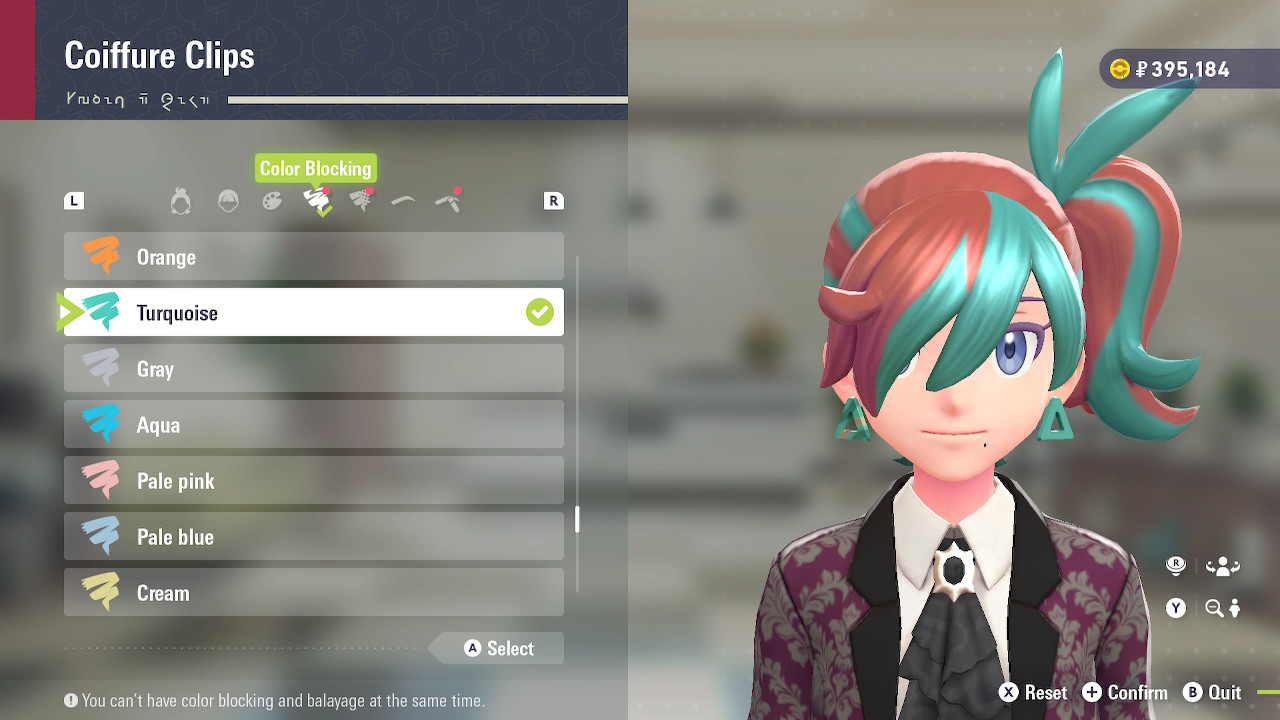Switch to the eyebrow color tab at far right
Viewport: 1280px width, 720px height.
(x=448, y=202)
